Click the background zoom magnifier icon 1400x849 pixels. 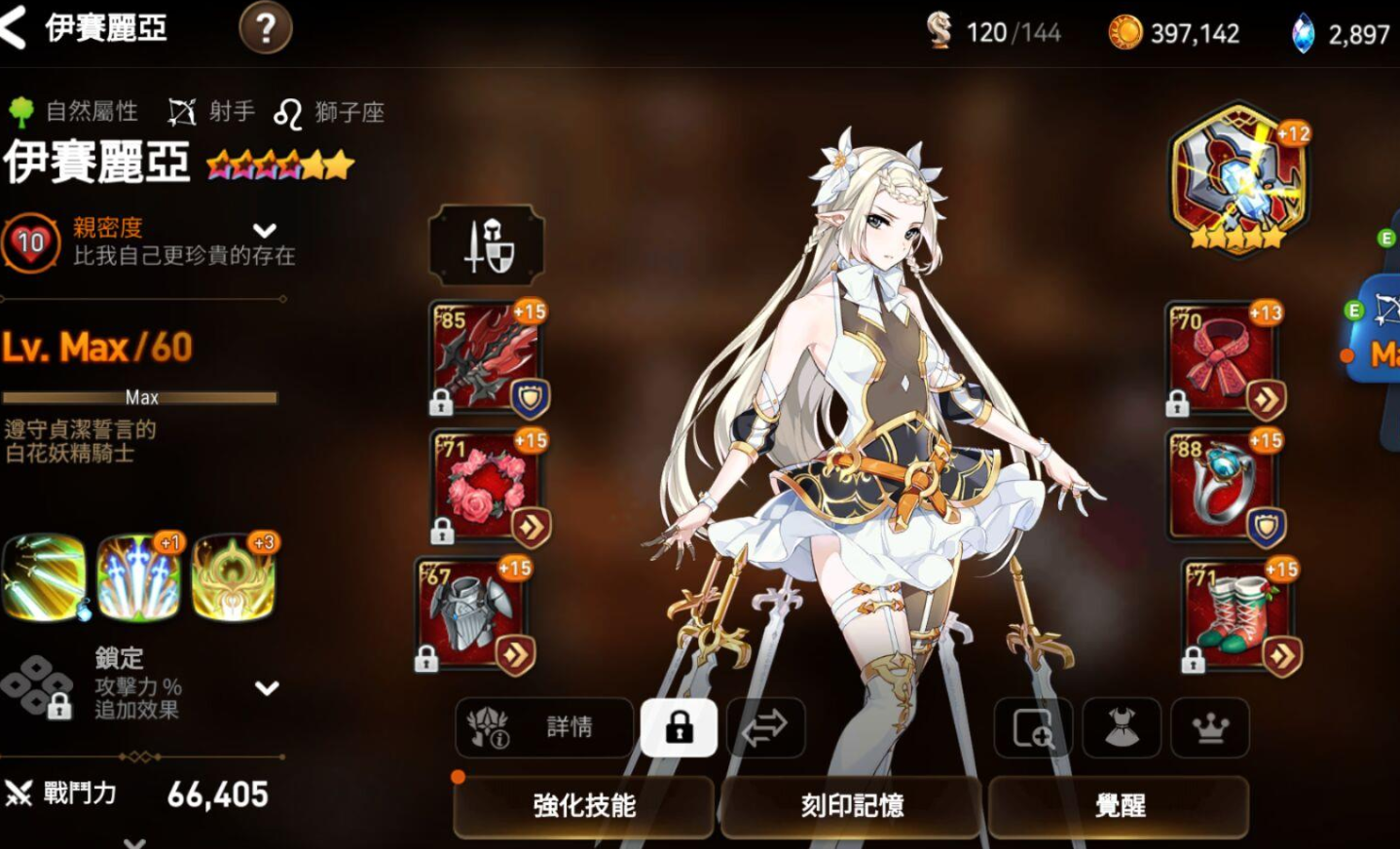(x=1032, y=728)
